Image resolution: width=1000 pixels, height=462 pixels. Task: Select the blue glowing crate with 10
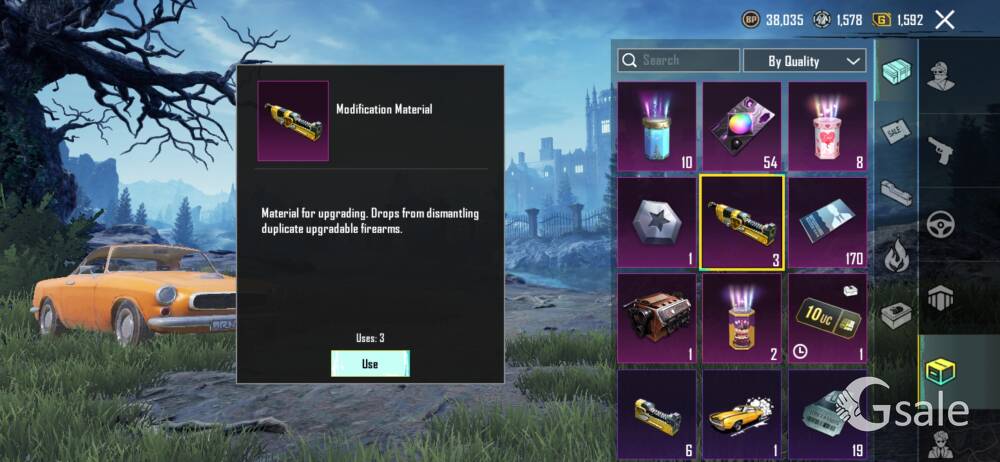tap(656, 126)
